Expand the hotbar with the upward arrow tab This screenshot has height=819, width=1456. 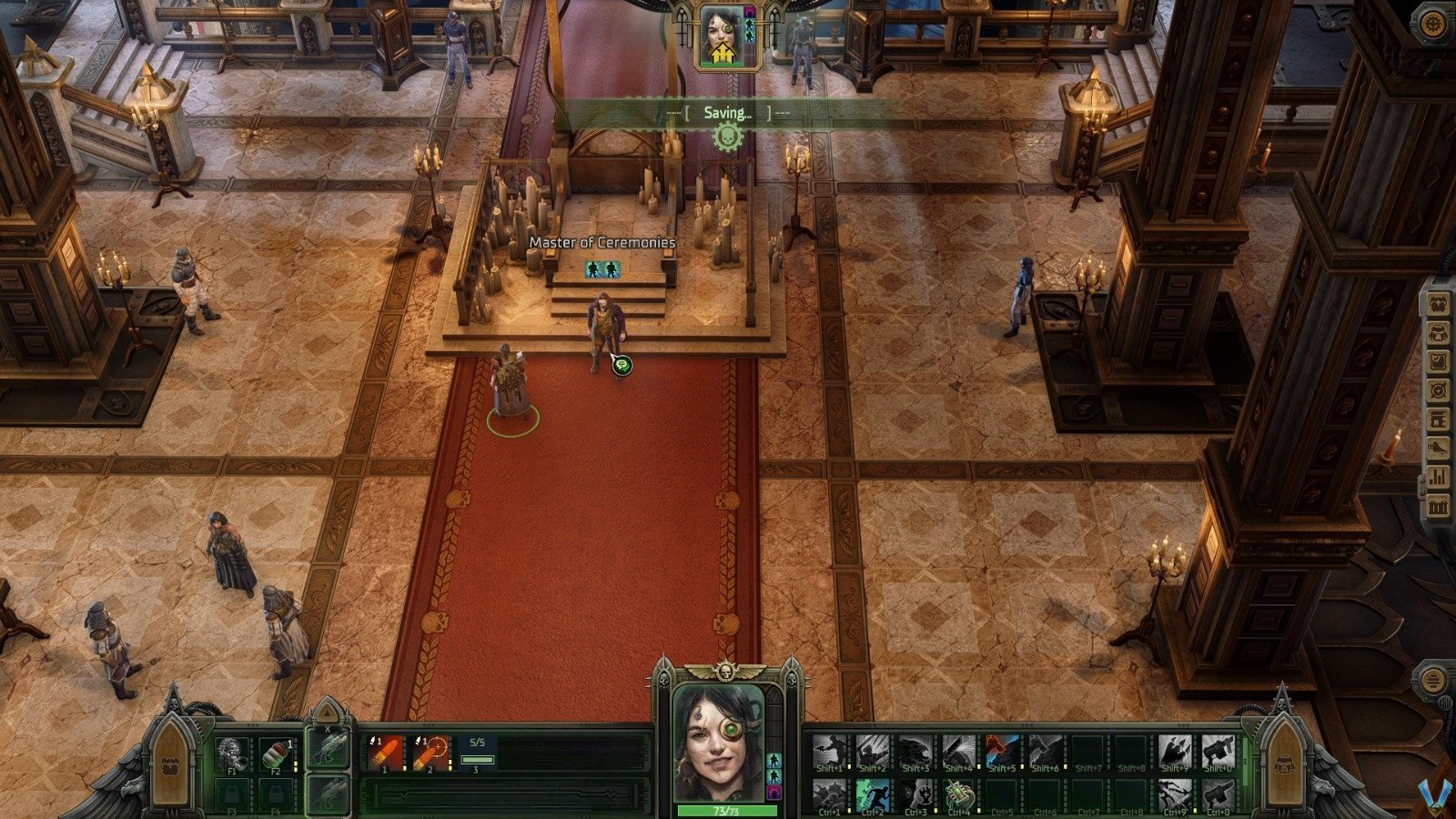point(327,711)
